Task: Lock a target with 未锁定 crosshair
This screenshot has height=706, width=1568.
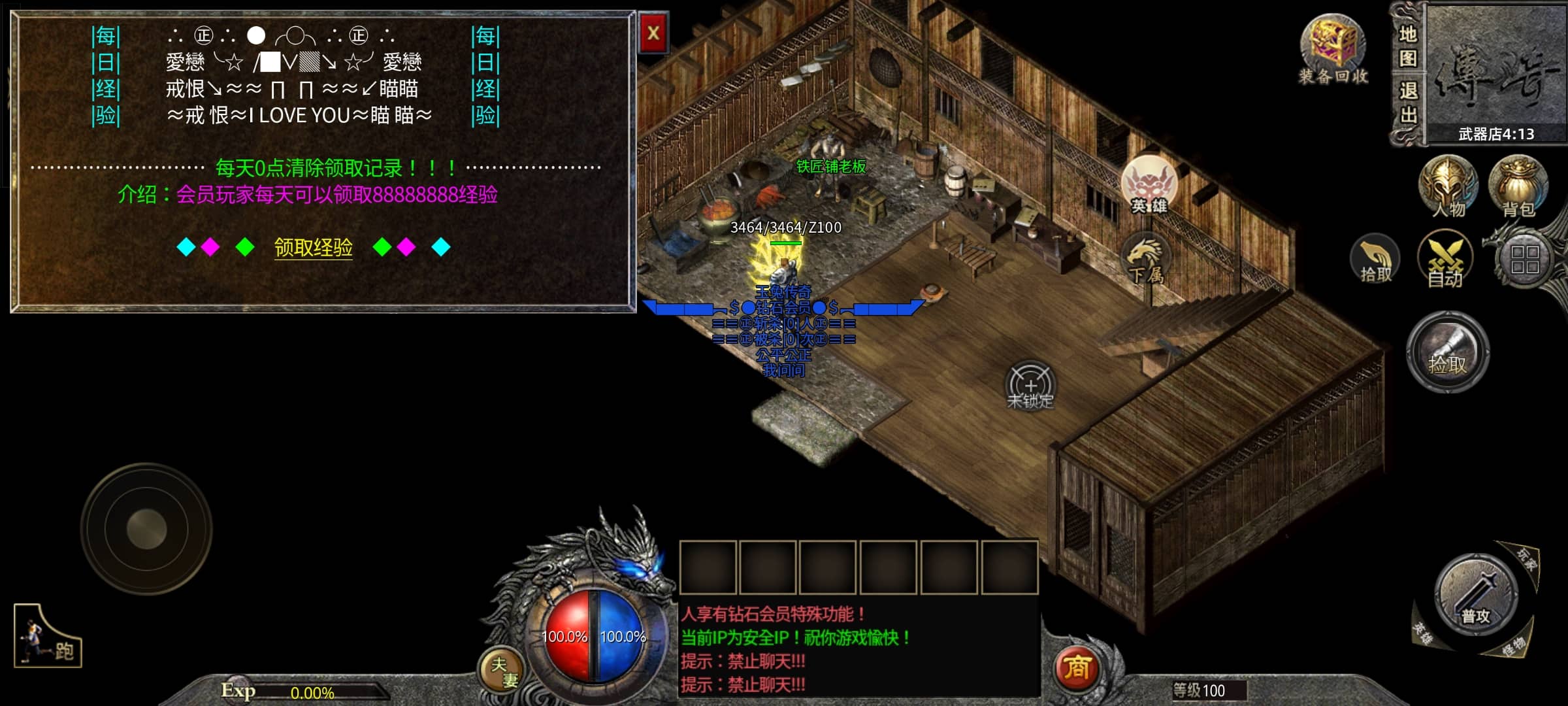Action: pos(1030,386)
